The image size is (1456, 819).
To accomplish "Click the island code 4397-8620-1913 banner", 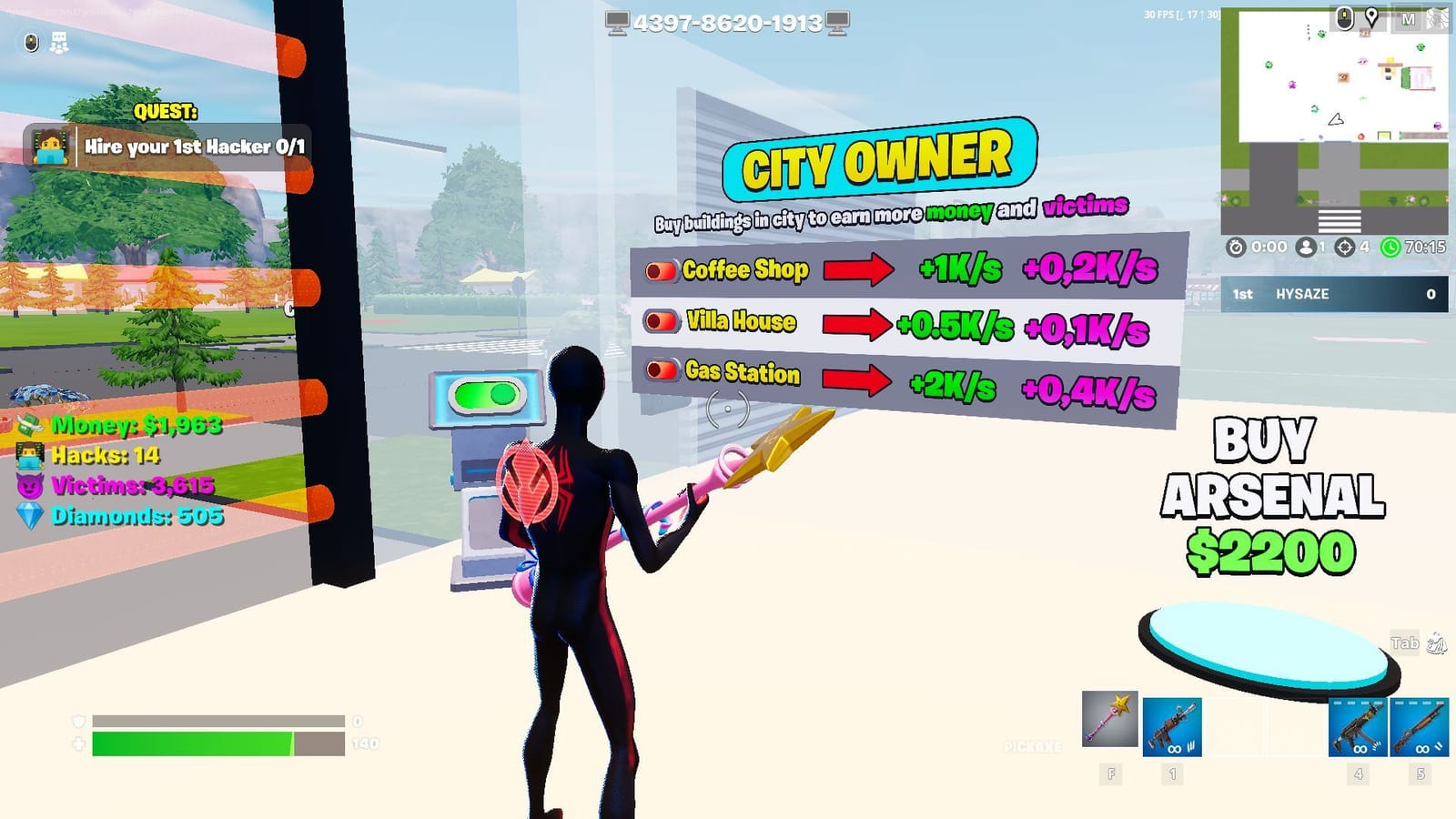I will [728, 24].
